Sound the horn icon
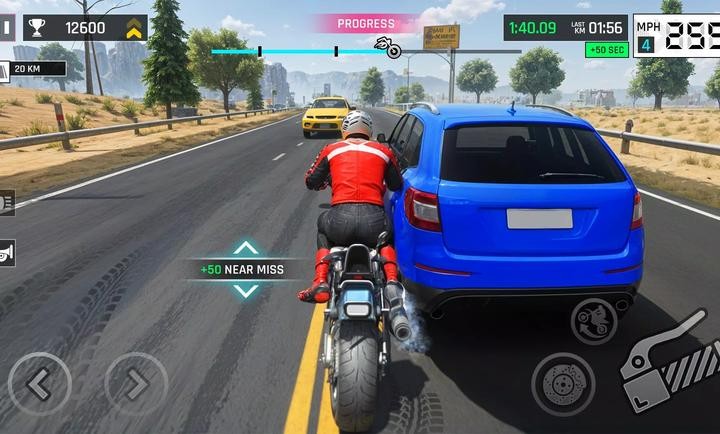 click(x=6, y=253)
